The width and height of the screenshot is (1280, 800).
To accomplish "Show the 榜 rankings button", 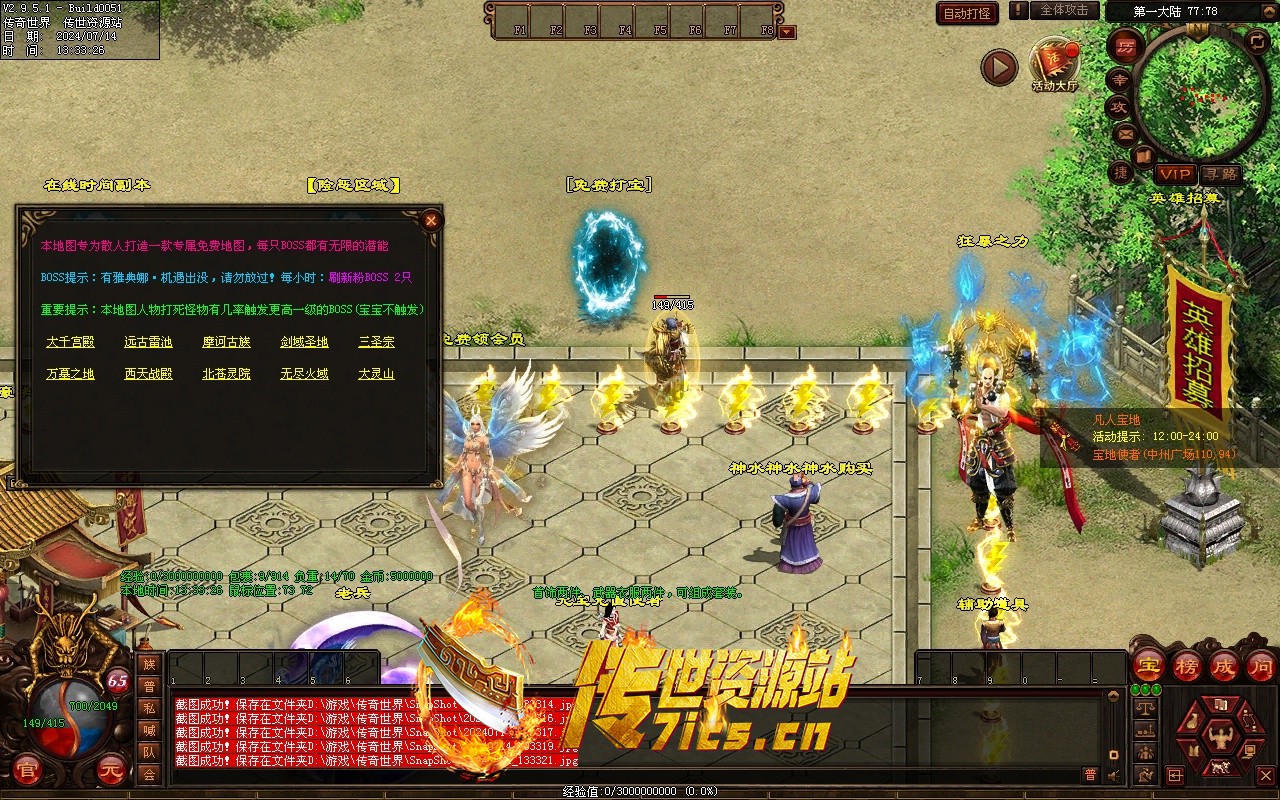I will 1187,666.
